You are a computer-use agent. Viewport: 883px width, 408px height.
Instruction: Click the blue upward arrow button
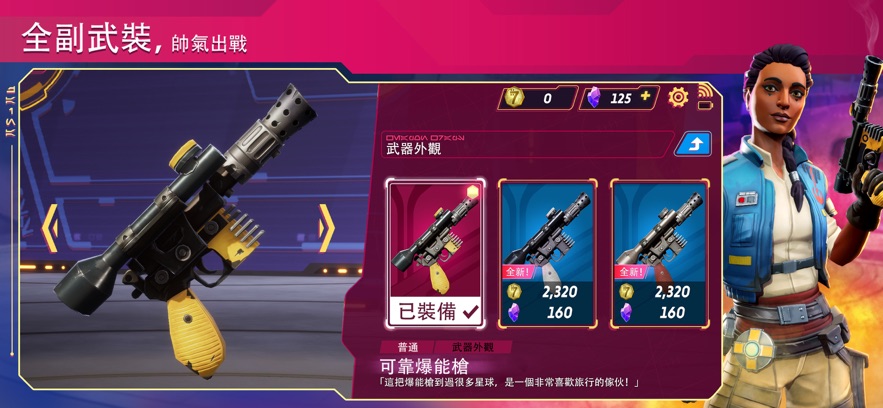click(x=692, y=144)
